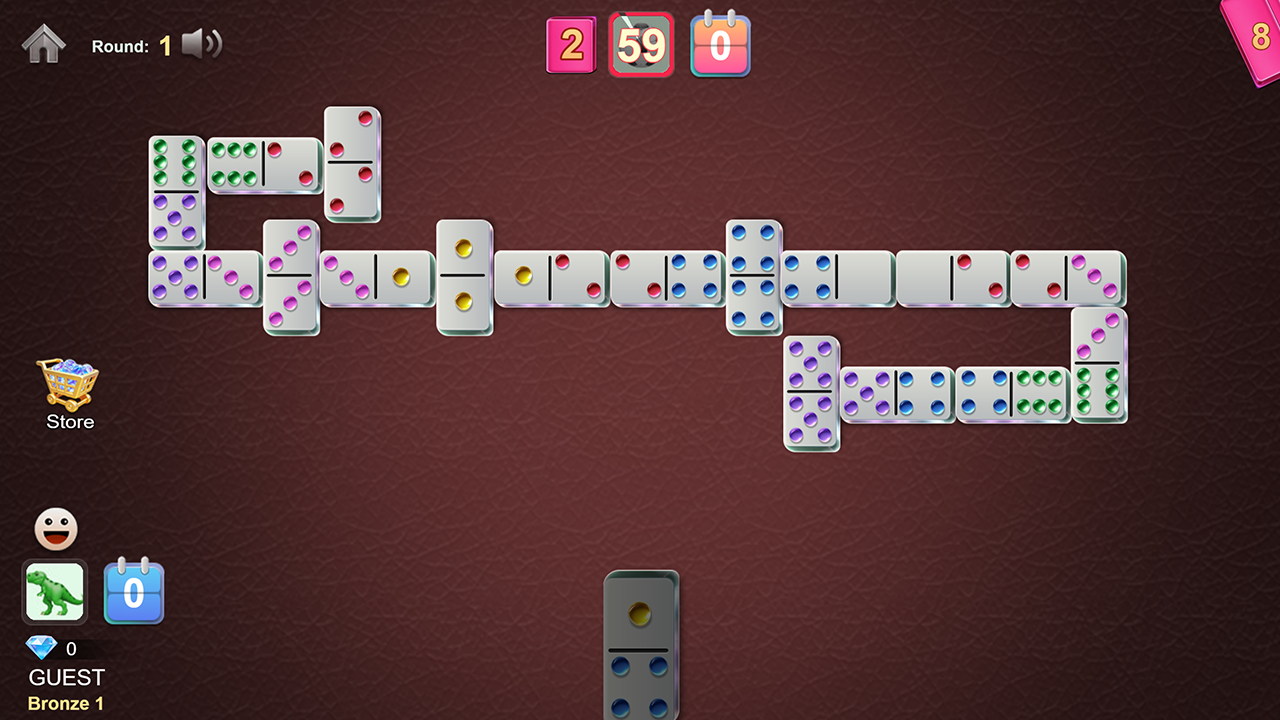Mute the game sound with the speaker icon
The image size is (1280, 720).
click(x=200, y=43)
